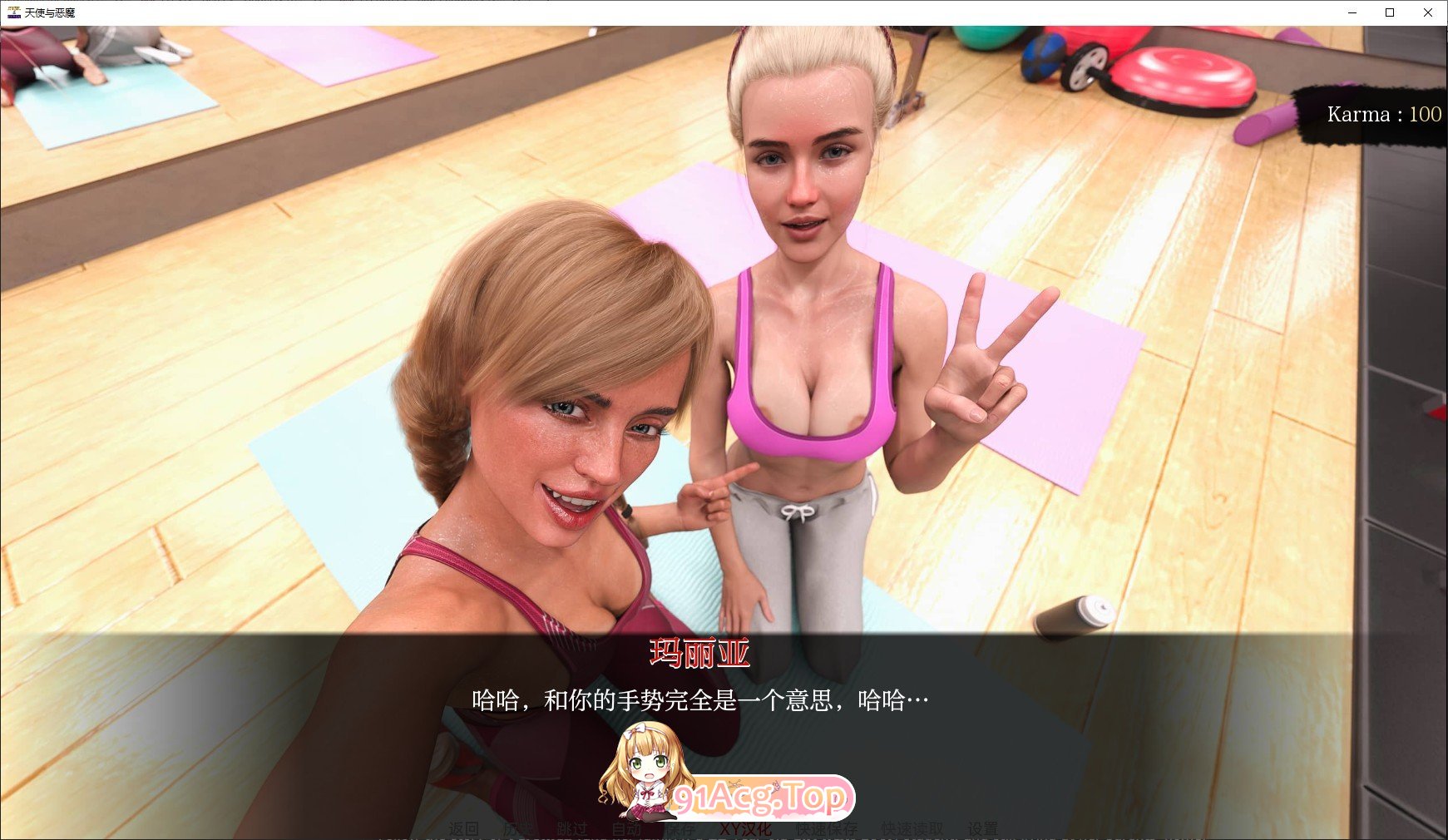
Task: Enable 自动 (Auto) read mode
Action: click(628, 828)
